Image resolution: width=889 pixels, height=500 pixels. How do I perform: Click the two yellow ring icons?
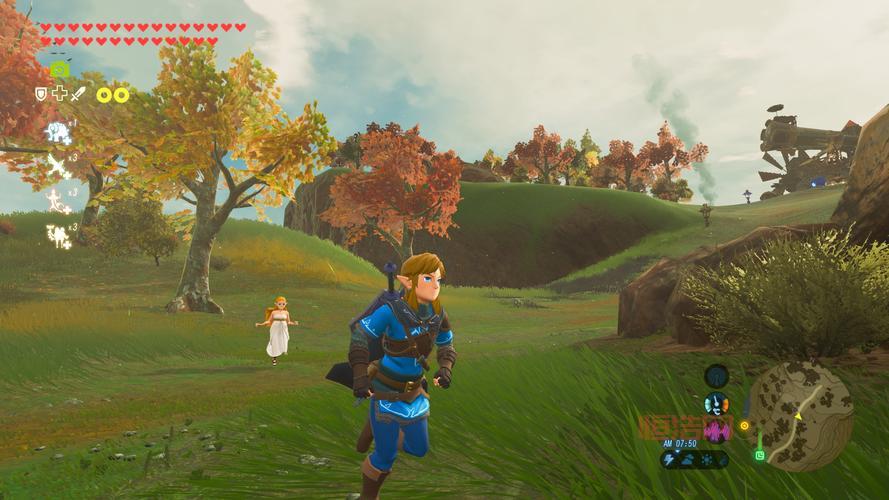click(x=113, y=95)
